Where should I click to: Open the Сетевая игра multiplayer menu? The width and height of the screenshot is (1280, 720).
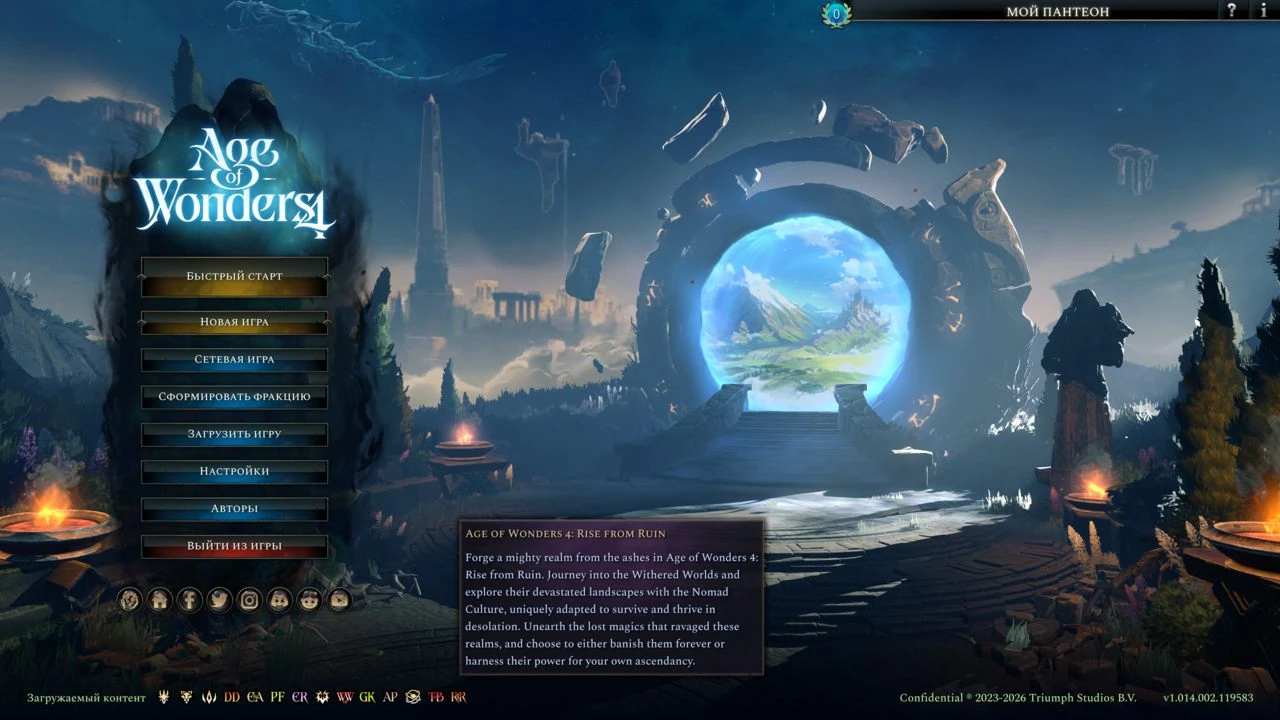[x=234, y=359]
